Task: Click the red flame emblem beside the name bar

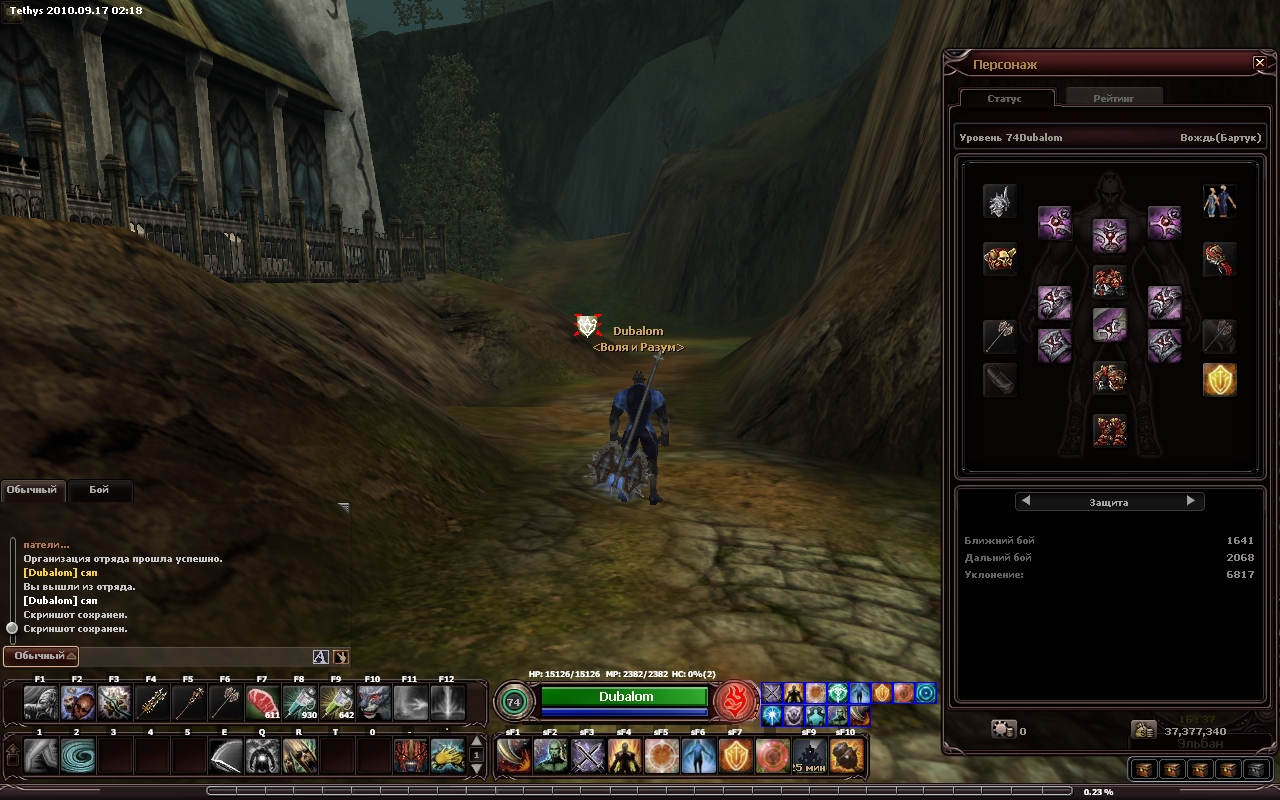Action: (x=736, y=701)
